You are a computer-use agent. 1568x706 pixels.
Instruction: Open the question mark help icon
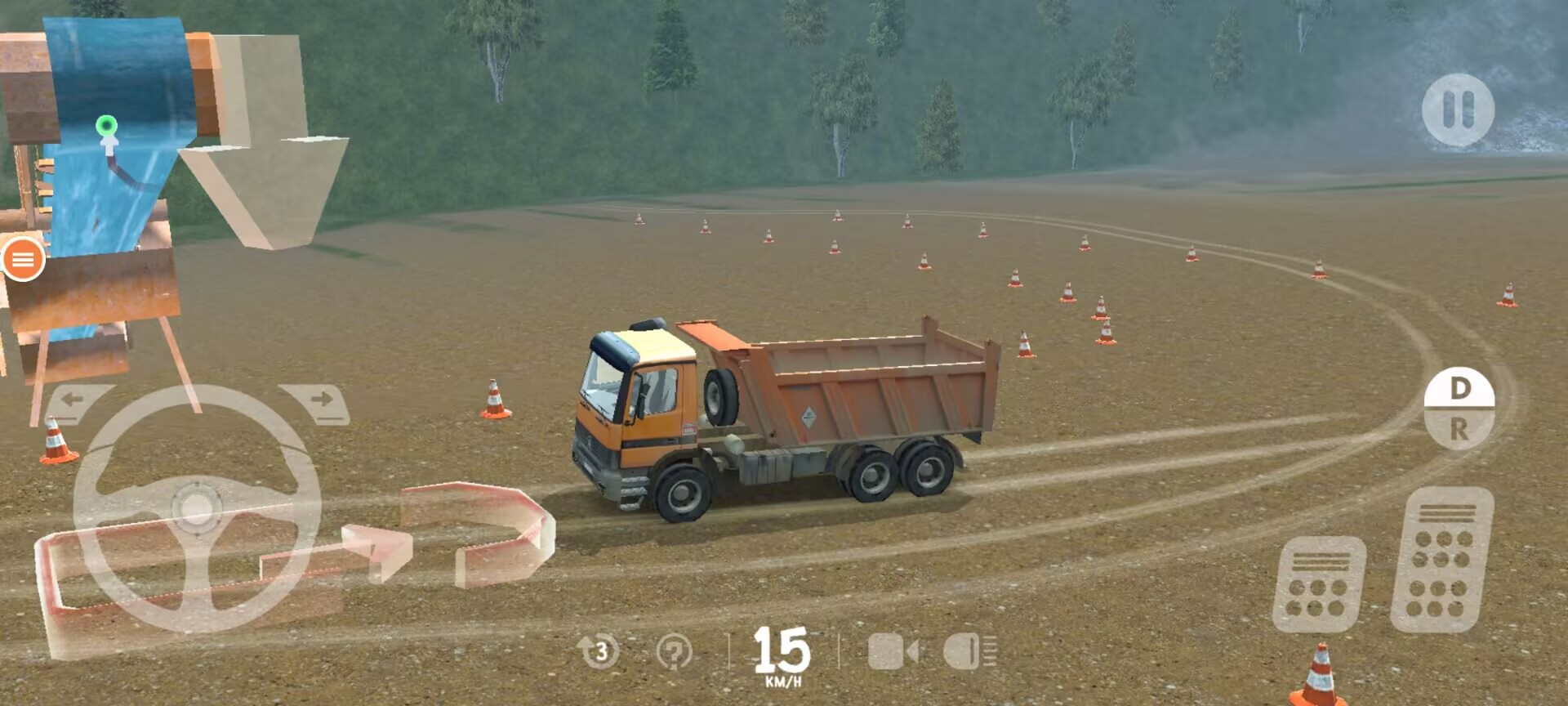click(x=674, y=652)
